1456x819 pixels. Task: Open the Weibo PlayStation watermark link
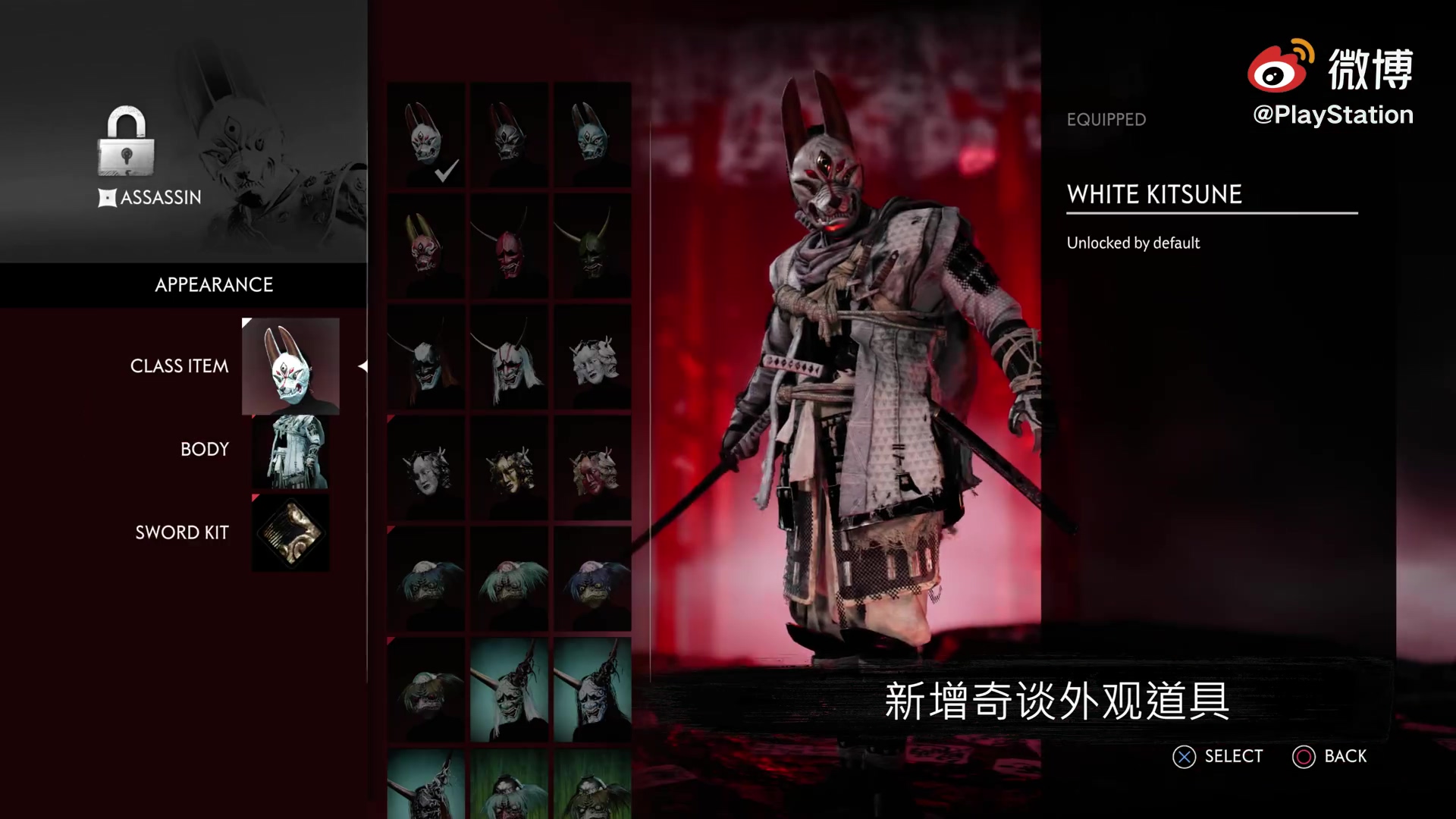point(1332,82)
